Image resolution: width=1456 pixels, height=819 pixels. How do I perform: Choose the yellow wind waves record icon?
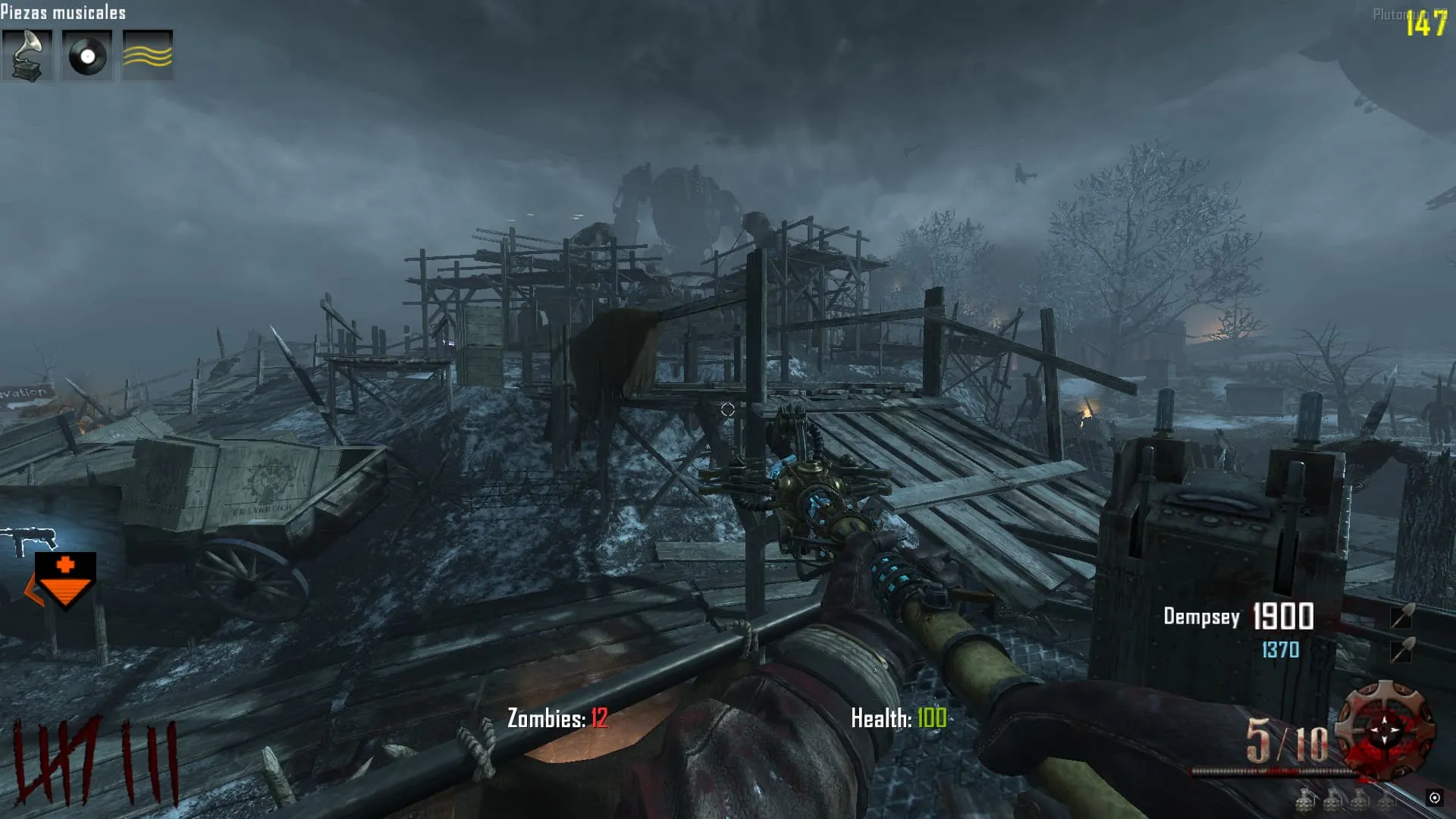pyautogui.click(x=148, y=55)
